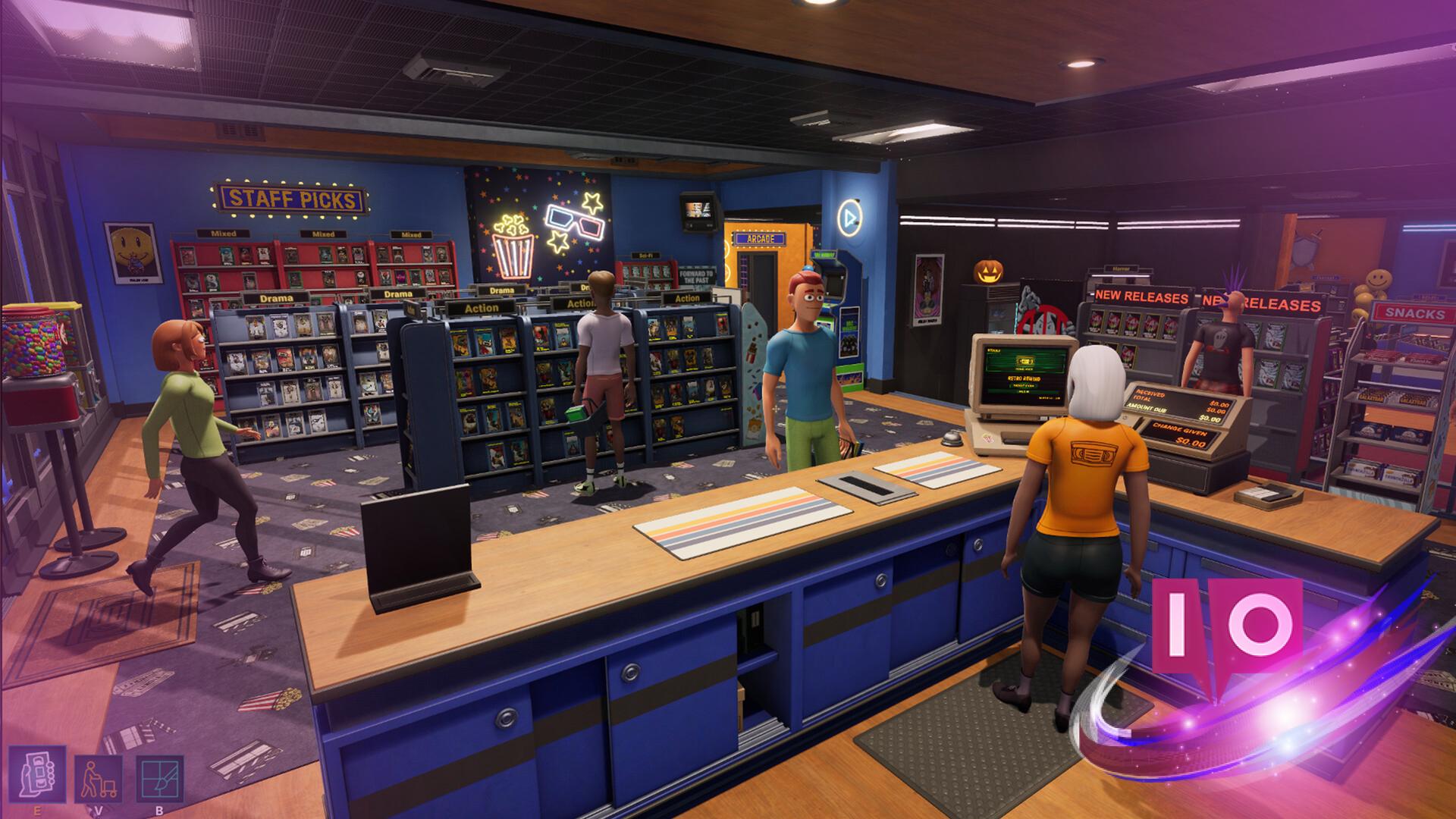Select the hand-holding-VHS-tape mode icon

pyautogui.click(x=37, y=774)
